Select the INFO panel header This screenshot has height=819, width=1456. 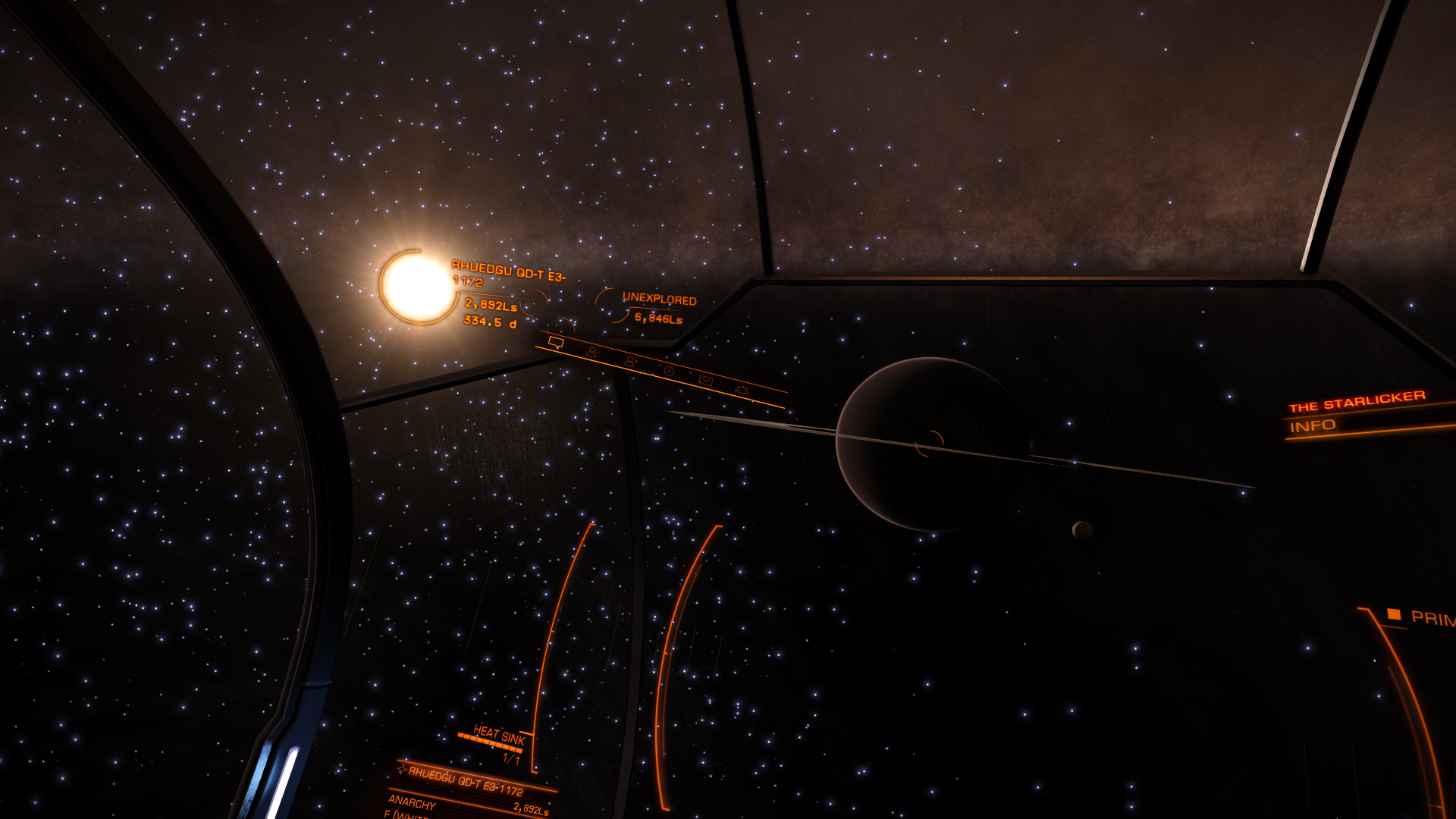[x=1313, y=426]
